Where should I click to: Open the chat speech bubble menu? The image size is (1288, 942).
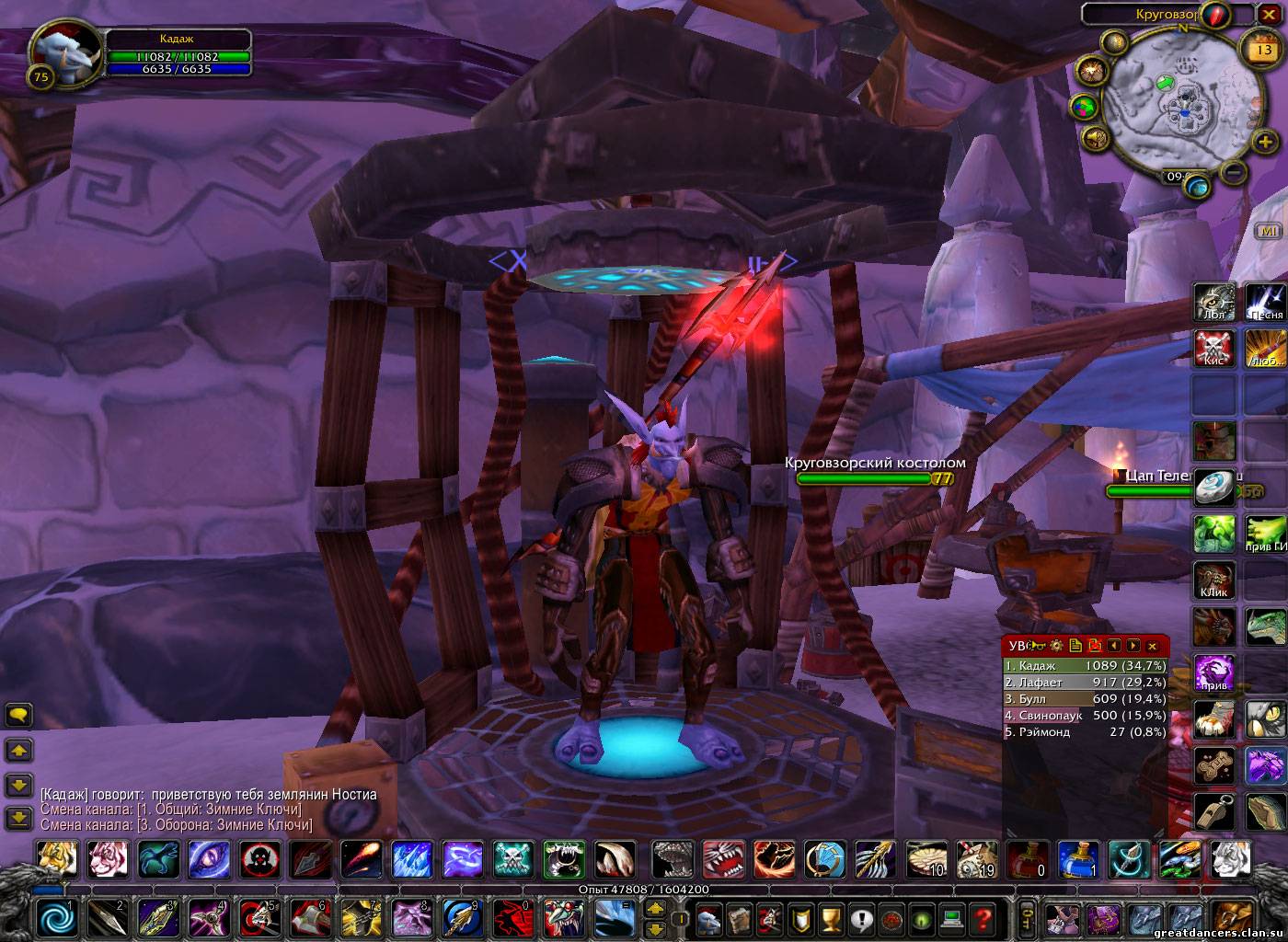(18, 715)
